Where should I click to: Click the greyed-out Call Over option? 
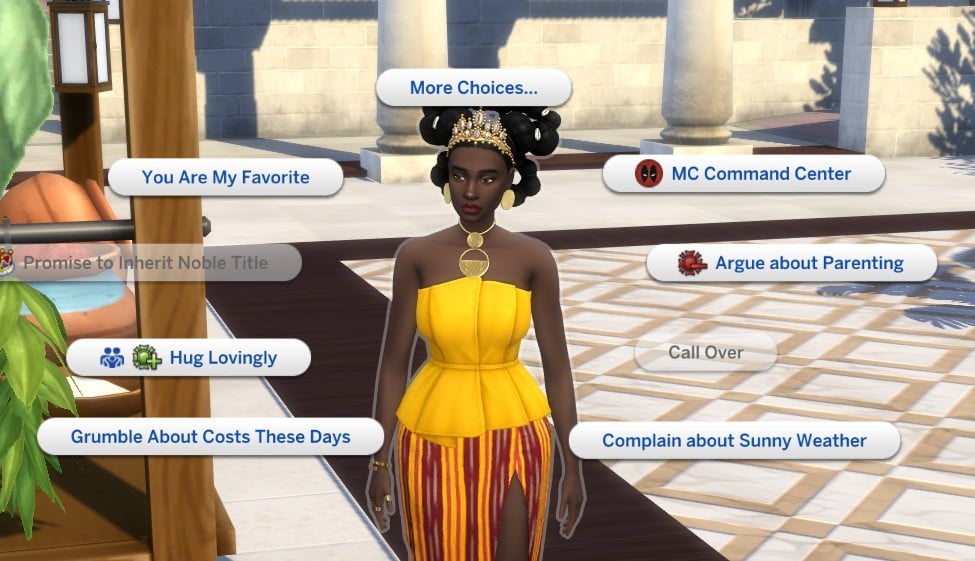pos(705,353)
